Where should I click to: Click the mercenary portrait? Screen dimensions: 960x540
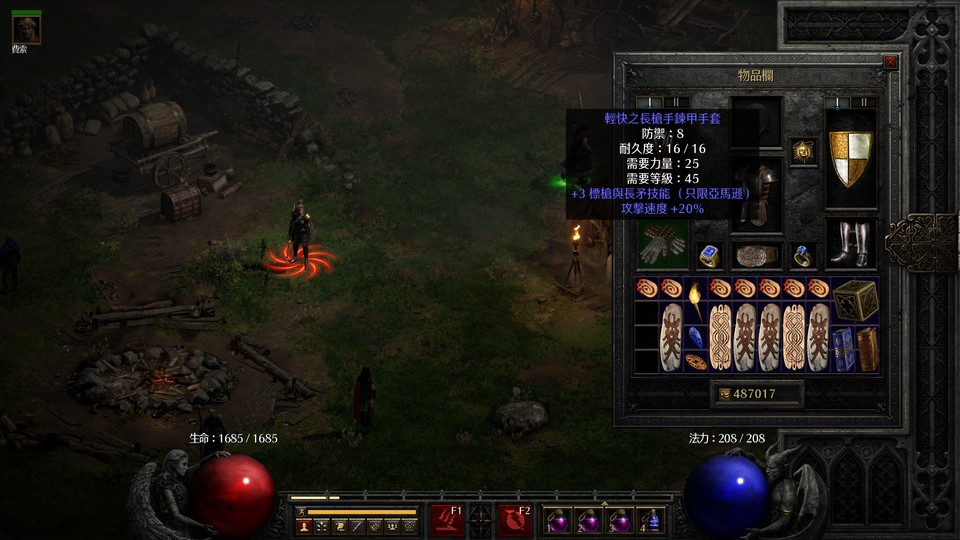tap(26, 28)
